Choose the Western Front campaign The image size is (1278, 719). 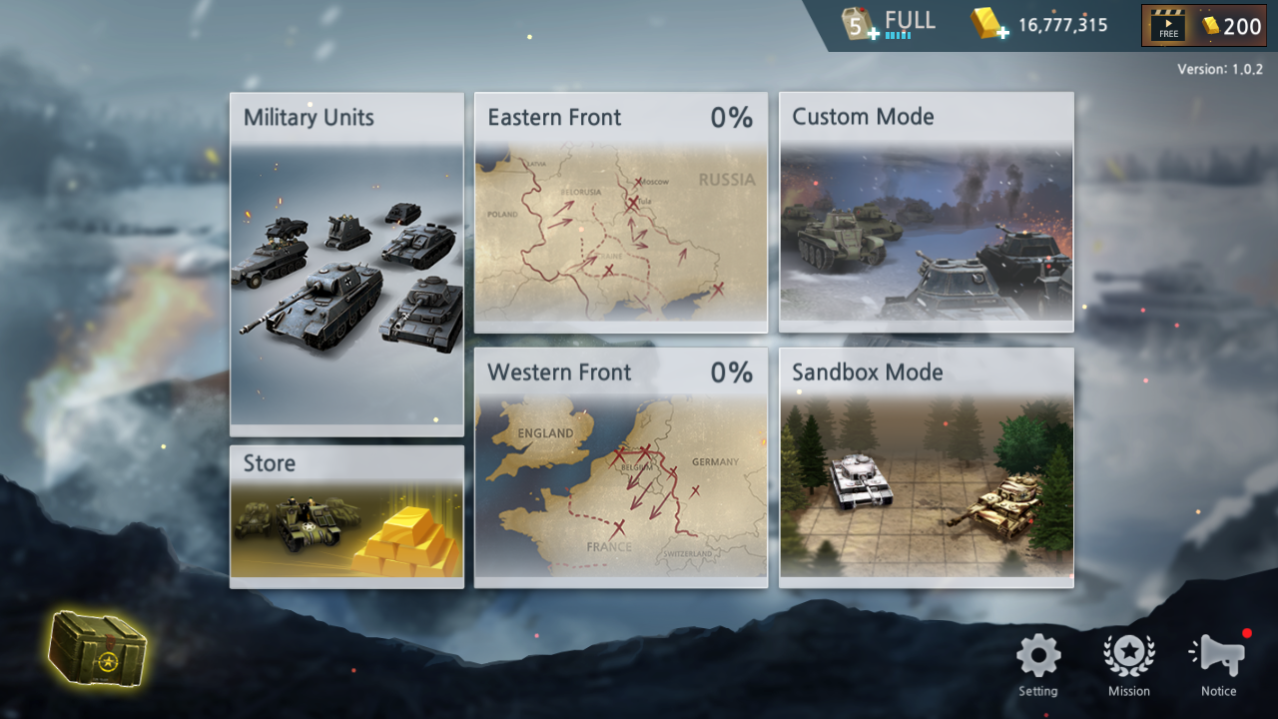(620, 467)
